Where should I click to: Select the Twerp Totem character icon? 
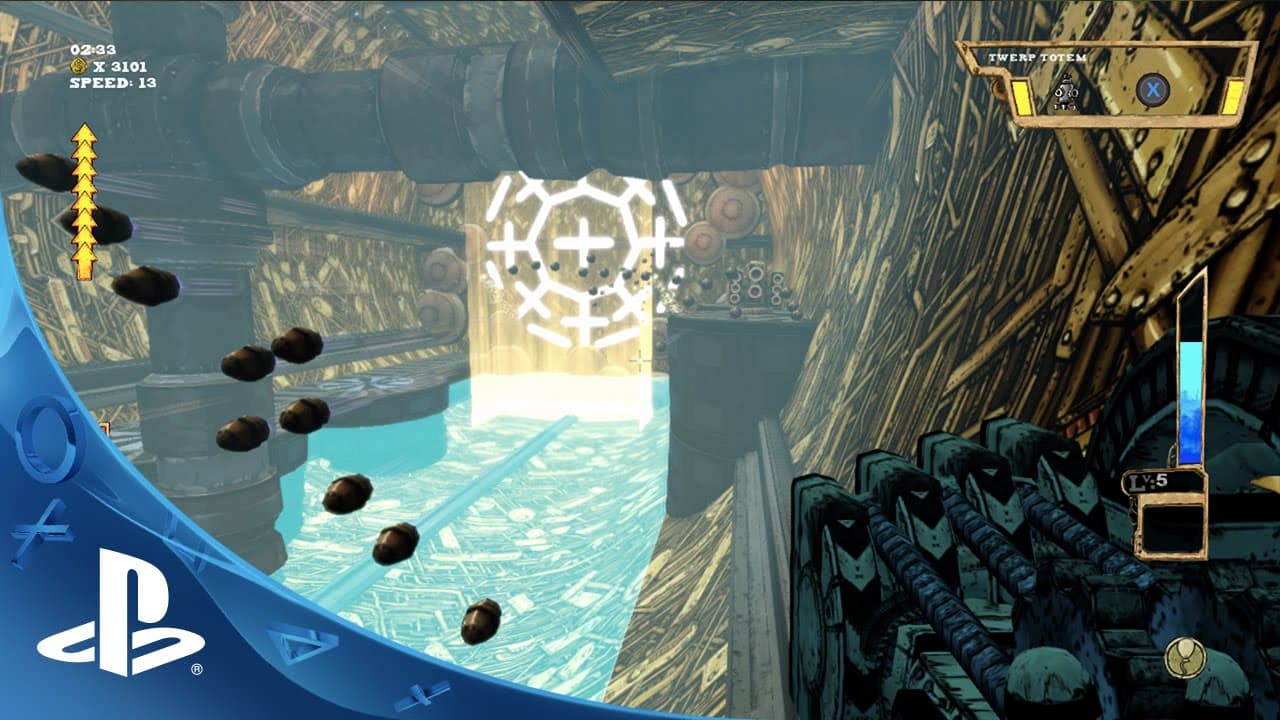(1066, 92)
